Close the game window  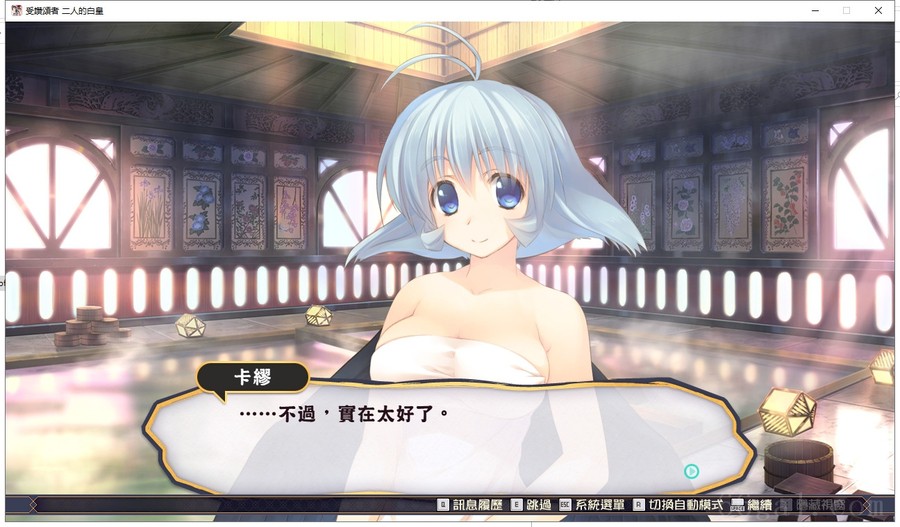tap(878, 10)
